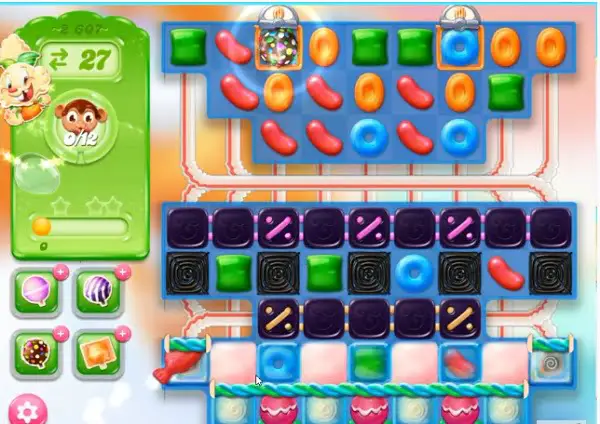Select the caged blue ring candy
600x424 pixels.
click(x=460, y=45)
